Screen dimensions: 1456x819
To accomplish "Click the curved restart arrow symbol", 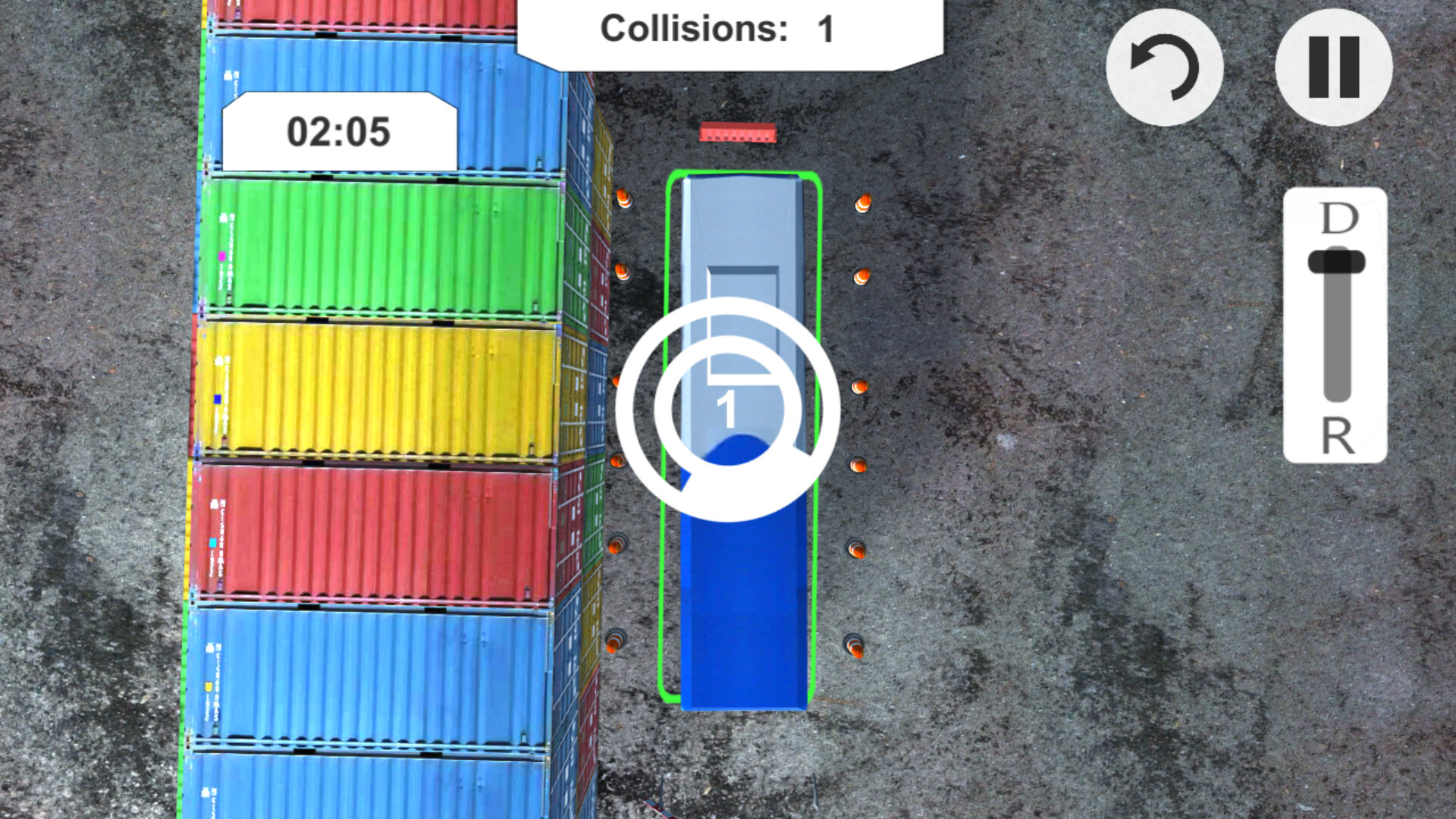I will point(1166,68).
